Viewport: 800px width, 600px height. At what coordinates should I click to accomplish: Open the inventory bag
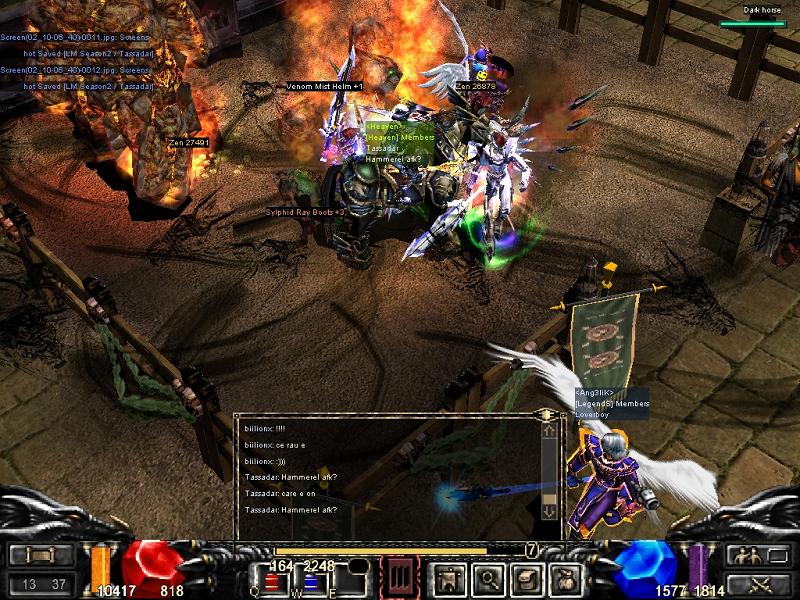(x=563, y=578)
